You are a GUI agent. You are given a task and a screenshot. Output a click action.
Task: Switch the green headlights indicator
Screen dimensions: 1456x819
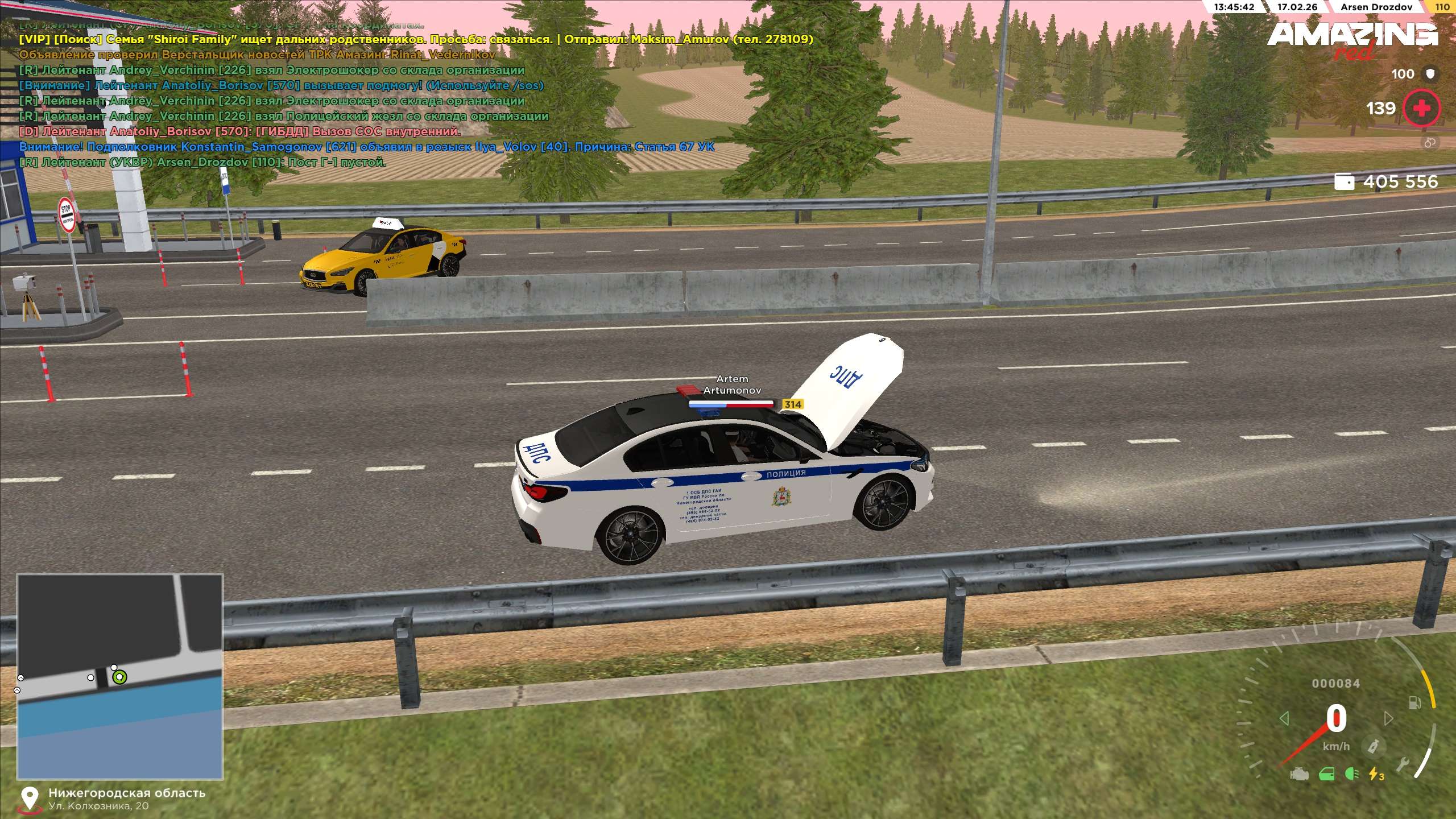(x=1352, y=774)
